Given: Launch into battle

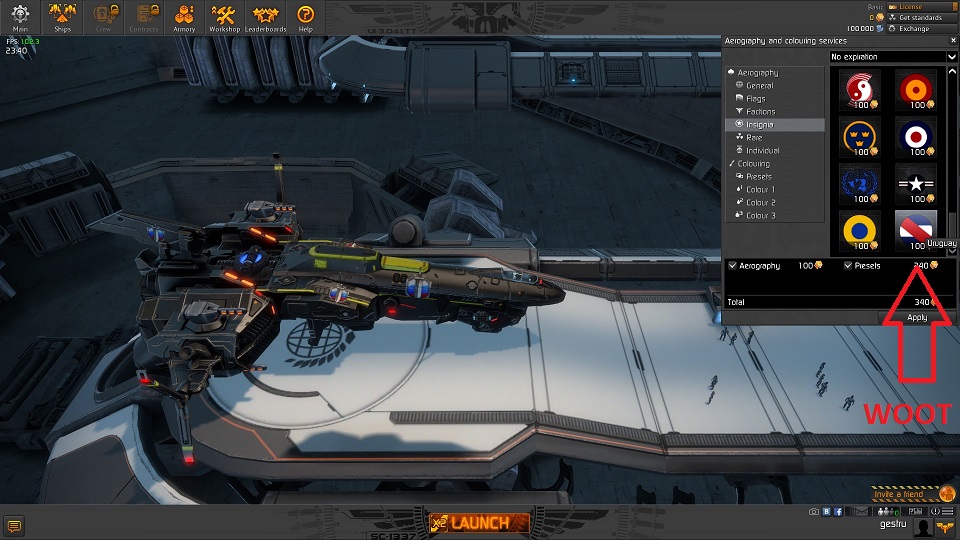Looking at the screenshot, I should 478,523.
